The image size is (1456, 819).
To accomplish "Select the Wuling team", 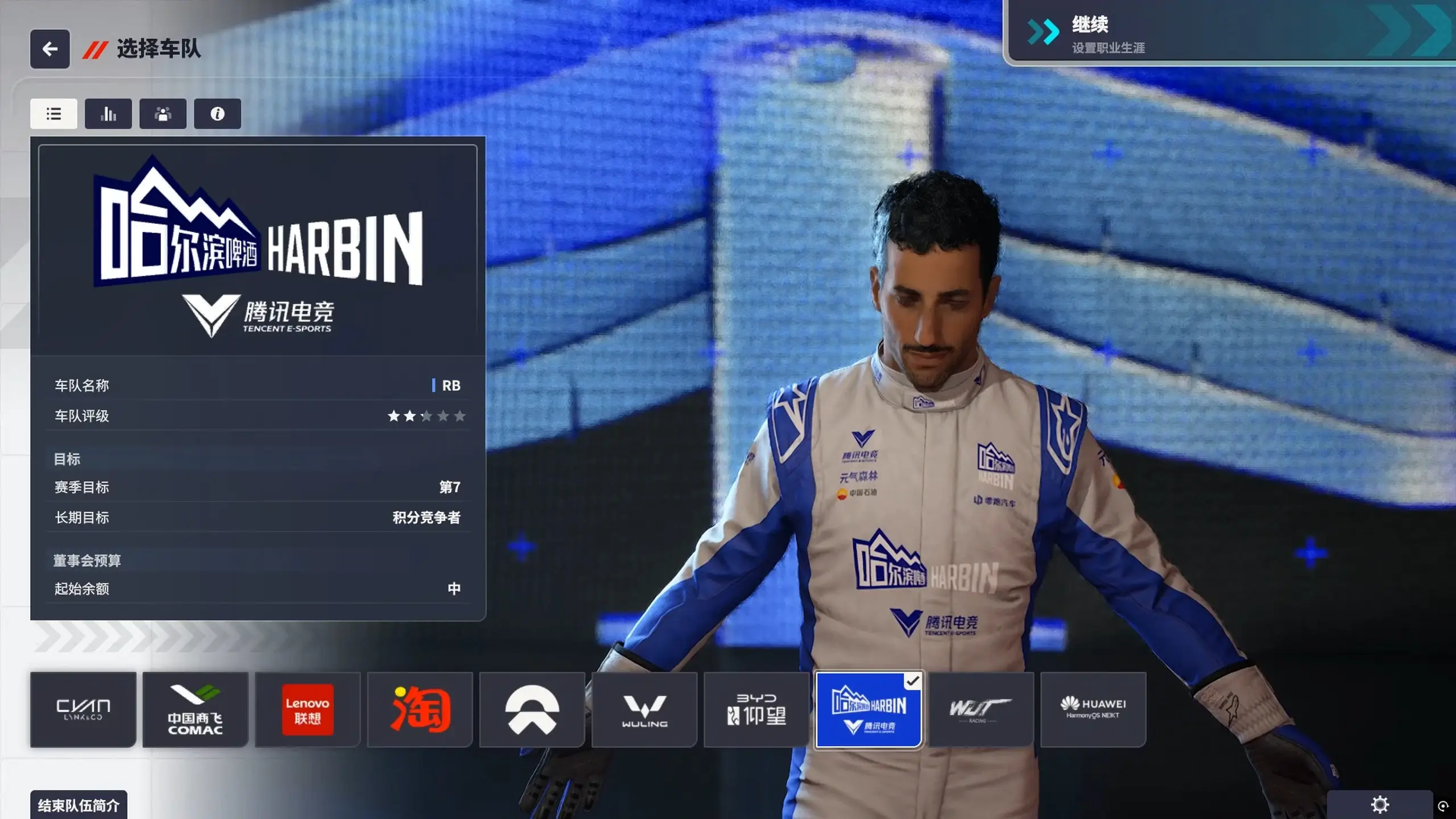I will pos(644,709).
